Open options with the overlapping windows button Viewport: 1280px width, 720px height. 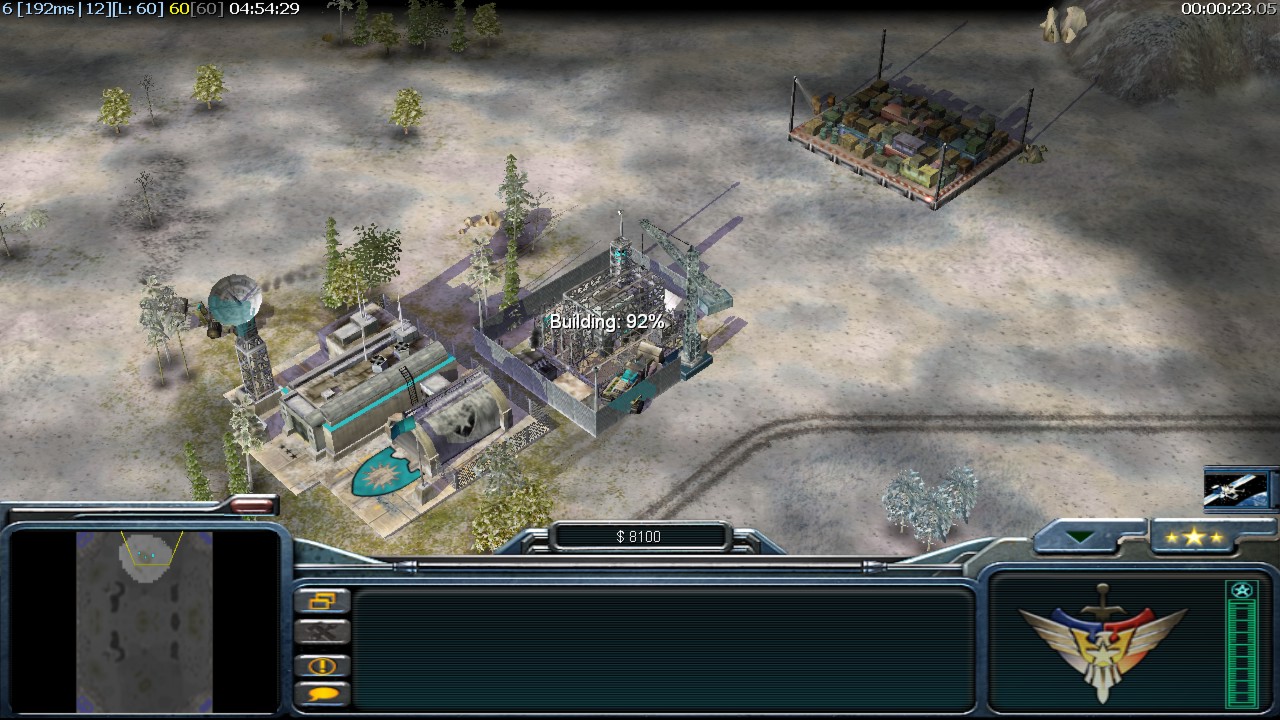coord(322,601)
